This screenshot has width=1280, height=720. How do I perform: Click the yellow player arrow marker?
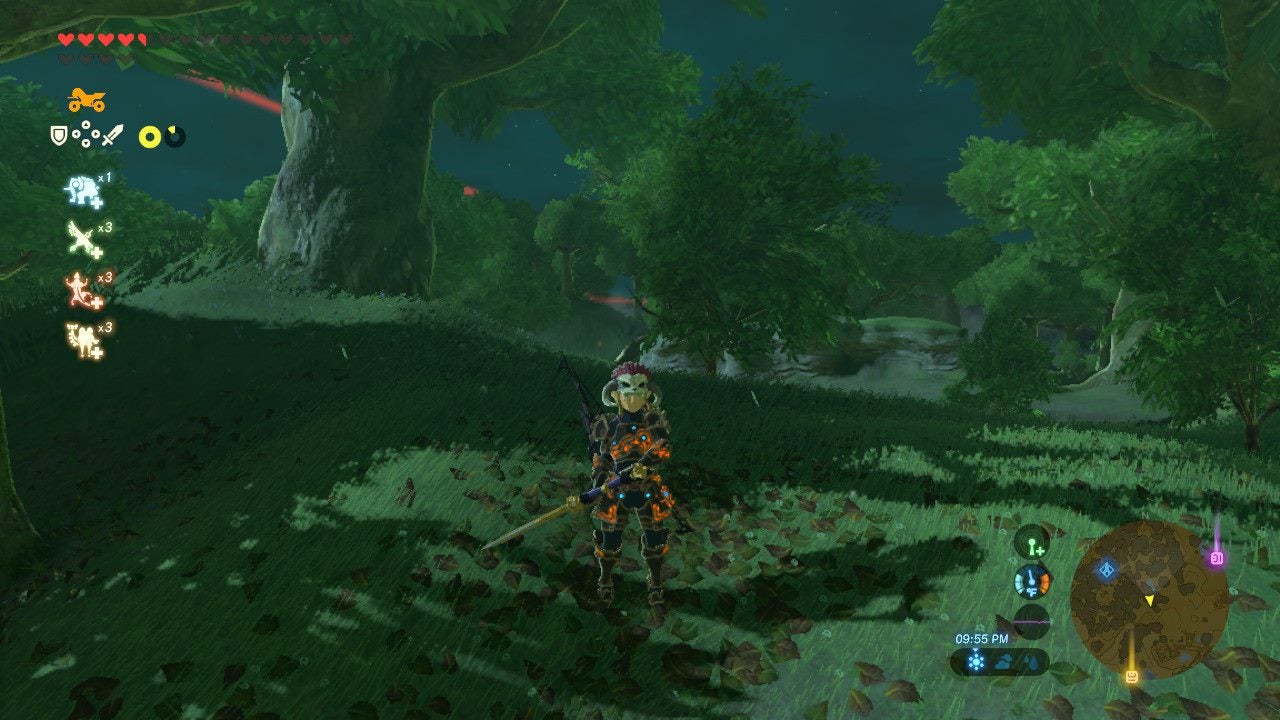[1150, 600]
